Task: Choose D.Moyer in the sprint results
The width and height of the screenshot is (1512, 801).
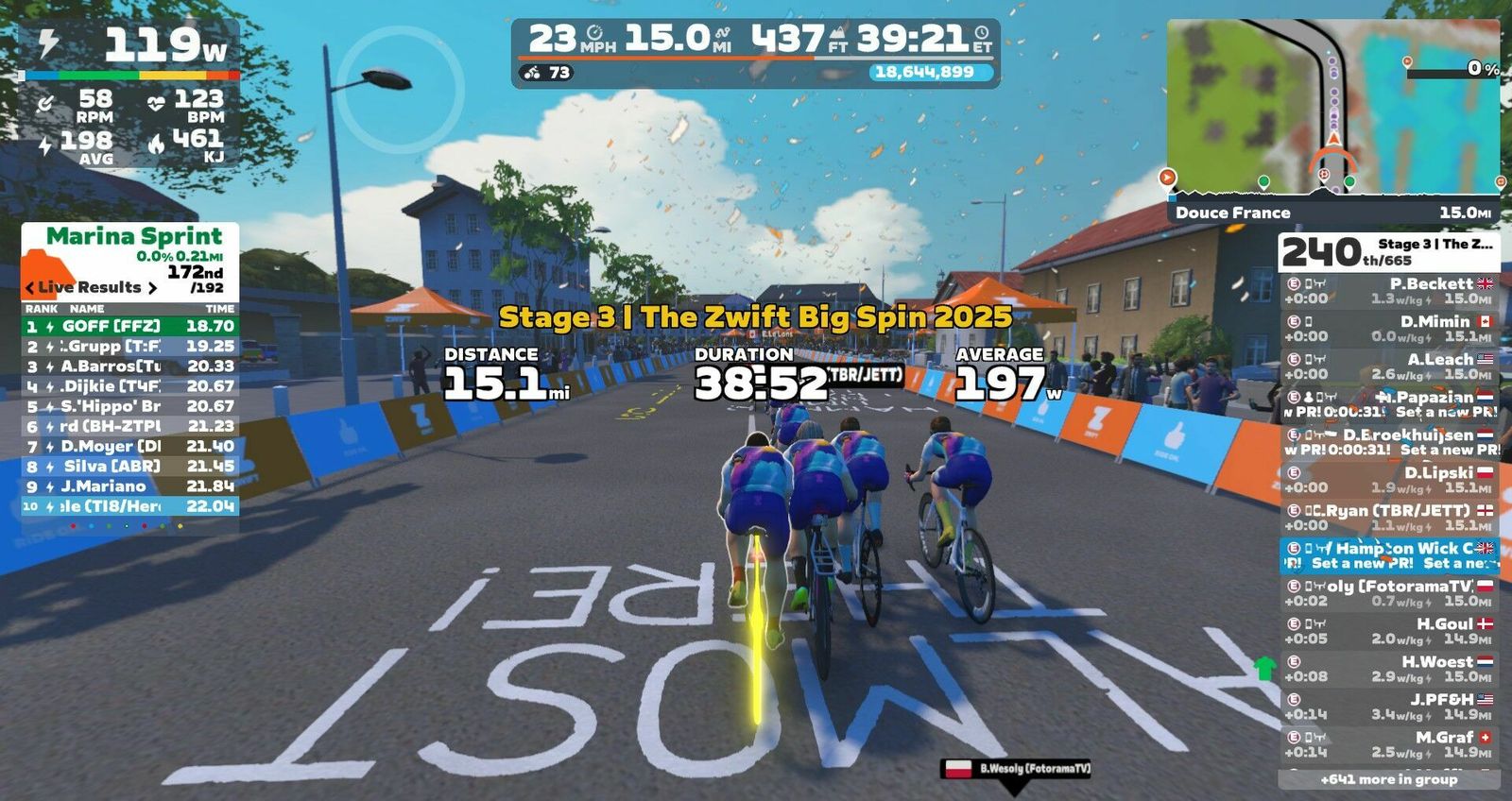Action: 129,446
